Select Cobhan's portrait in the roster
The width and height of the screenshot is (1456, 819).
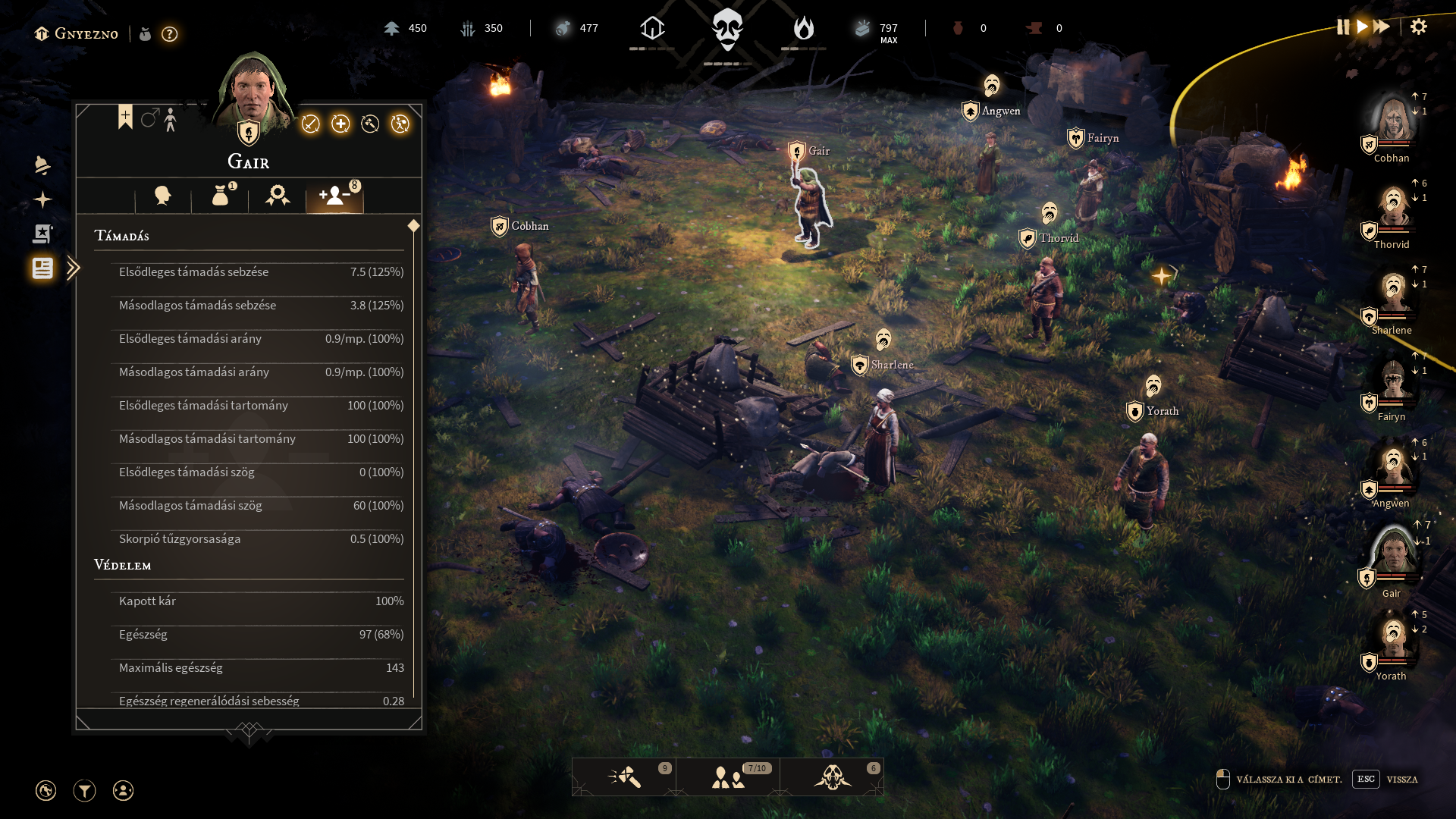(x=1393, y=121)
